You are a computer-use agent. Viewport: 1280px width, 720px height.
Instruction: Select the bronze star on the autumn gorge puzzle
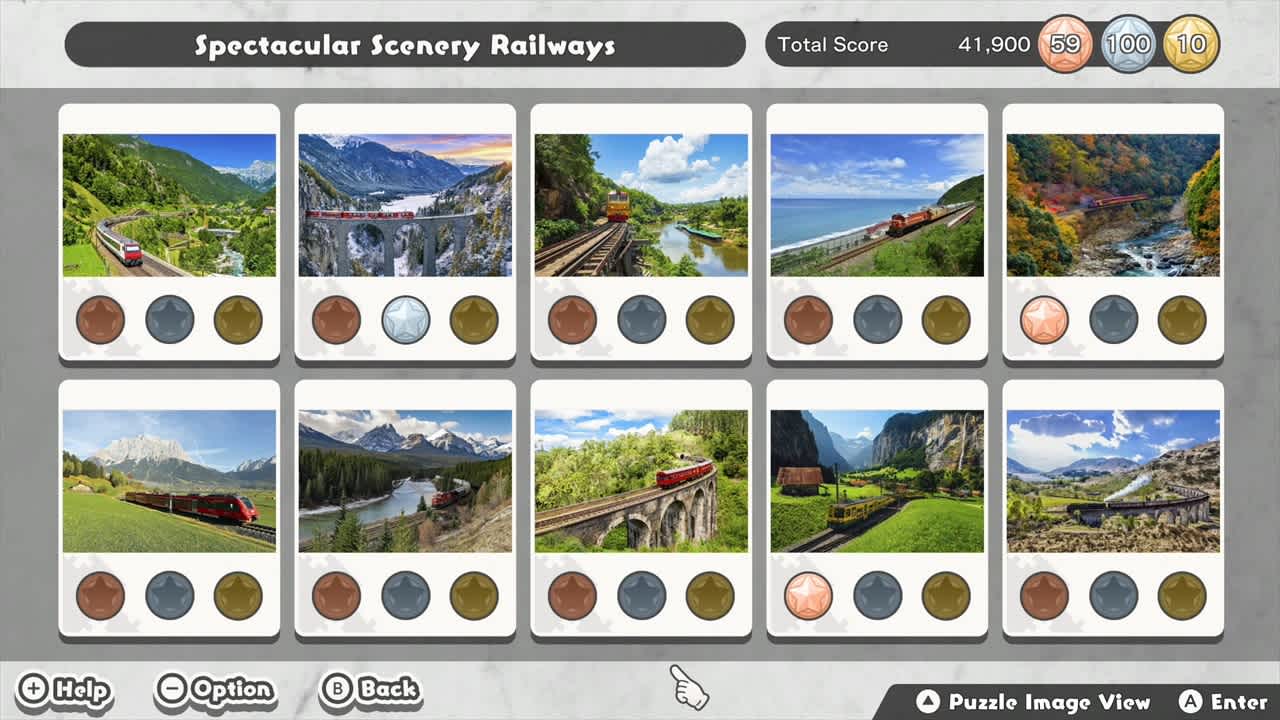(x=1045, y=321)
